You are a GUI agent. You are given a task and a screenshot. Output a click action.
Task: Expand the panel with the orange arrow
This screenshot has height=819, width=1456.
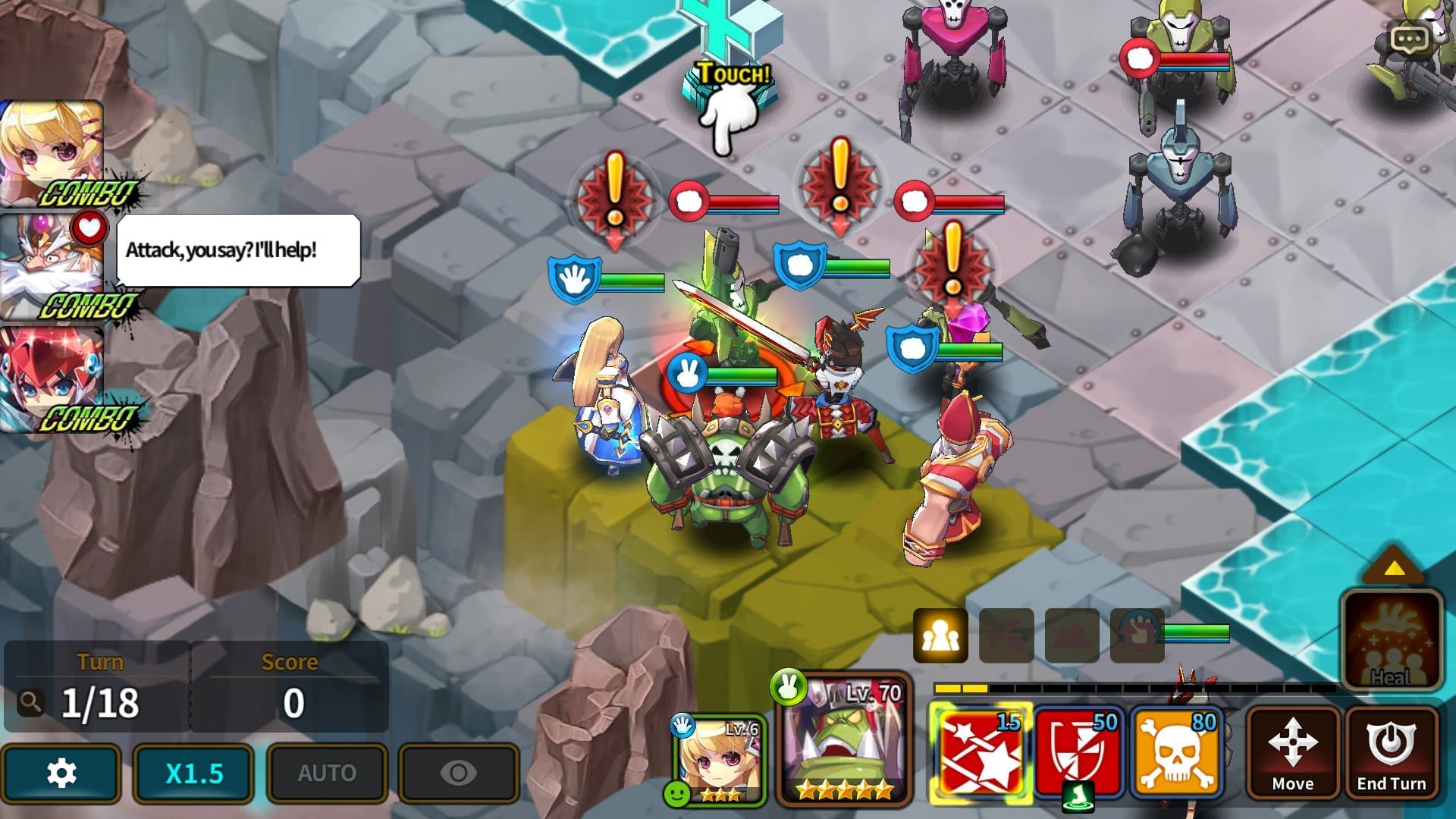pos(1393,567)
